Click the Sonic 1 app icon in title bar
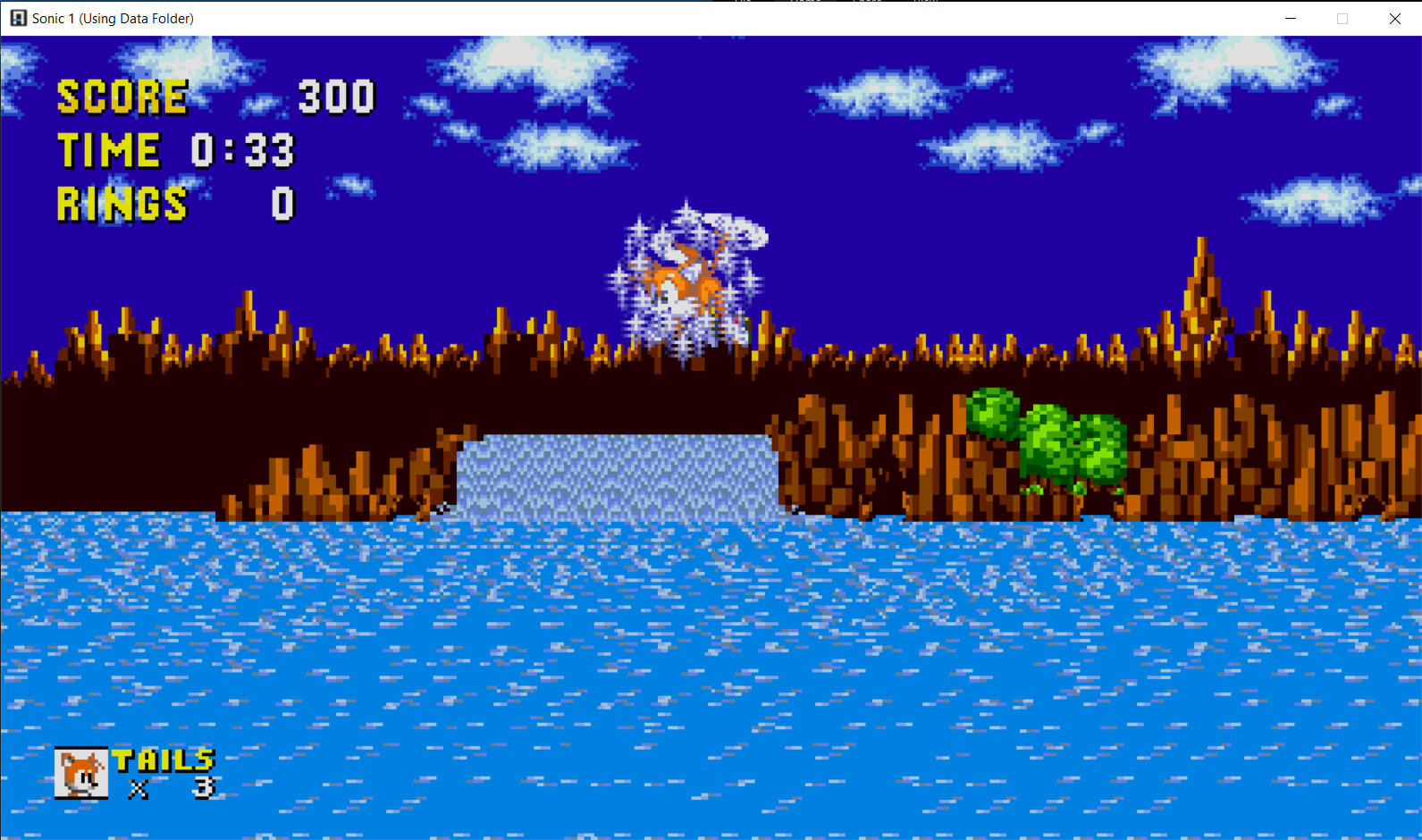 [17, 18]
